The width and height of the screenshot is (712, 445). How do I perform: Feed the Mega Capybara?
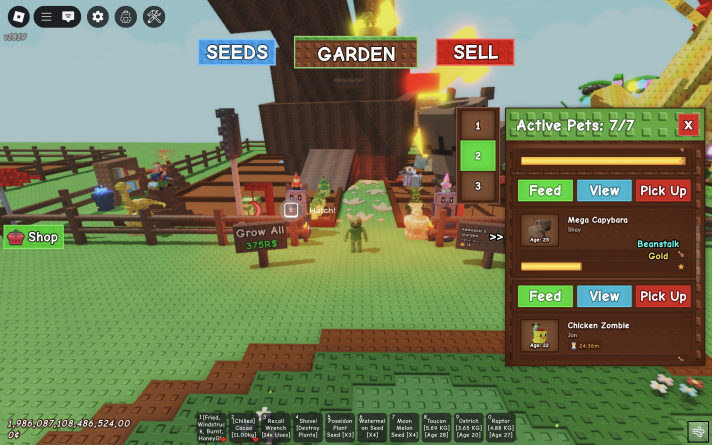point(545,296)
